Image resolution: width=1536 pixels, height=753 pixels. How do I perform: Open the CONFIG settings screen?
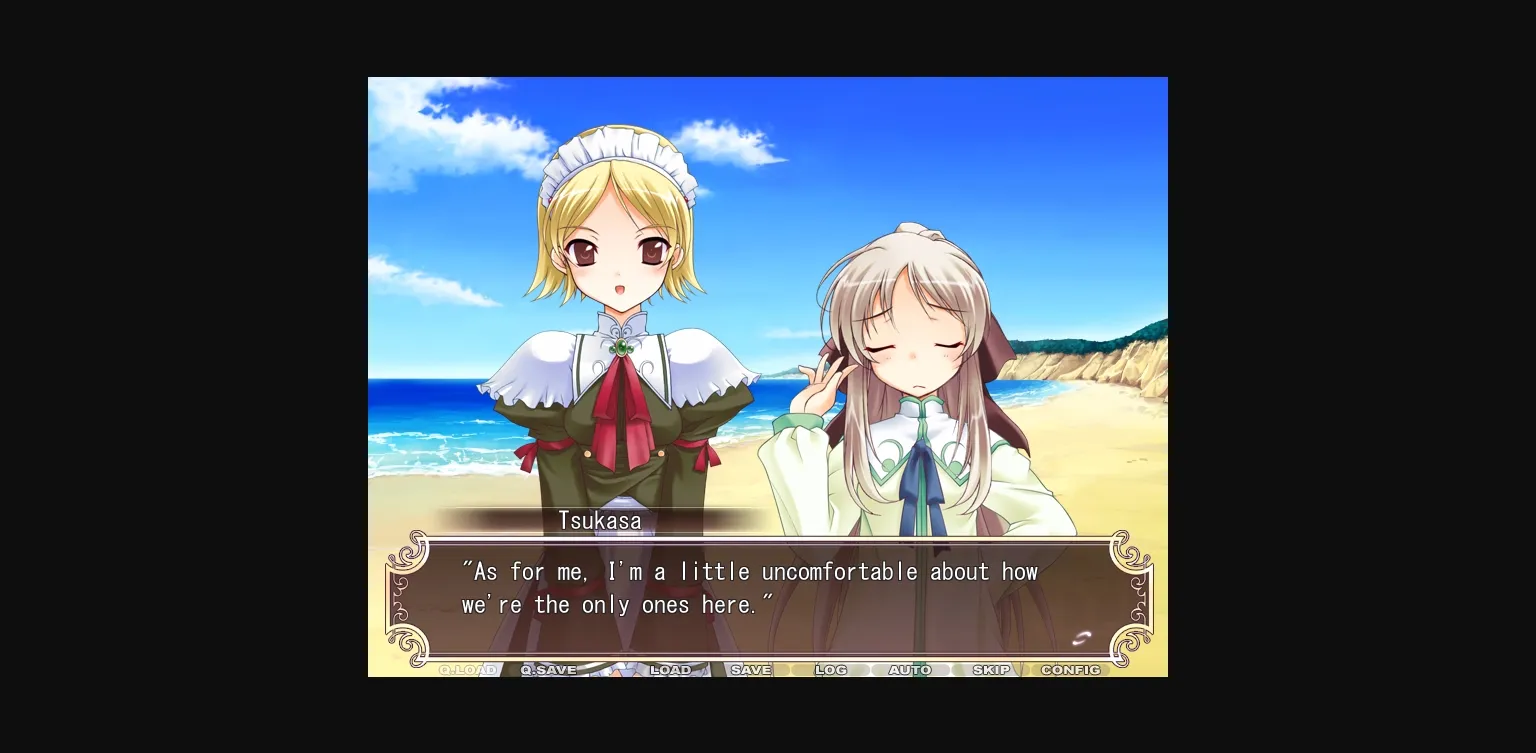tap(1070, 670)
